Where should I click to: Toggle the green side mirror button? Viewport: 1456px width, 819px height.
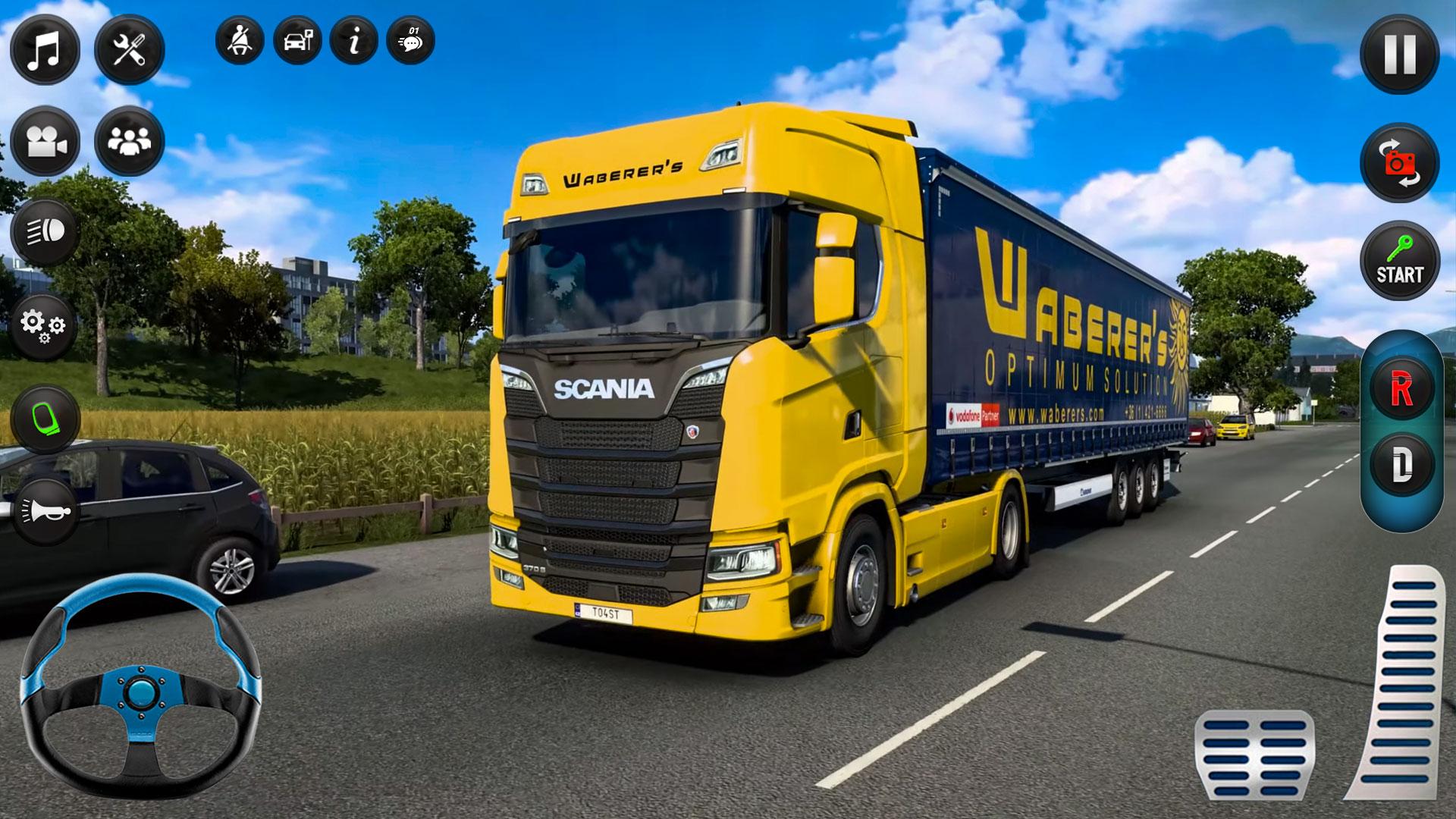(x=45, y=419)
